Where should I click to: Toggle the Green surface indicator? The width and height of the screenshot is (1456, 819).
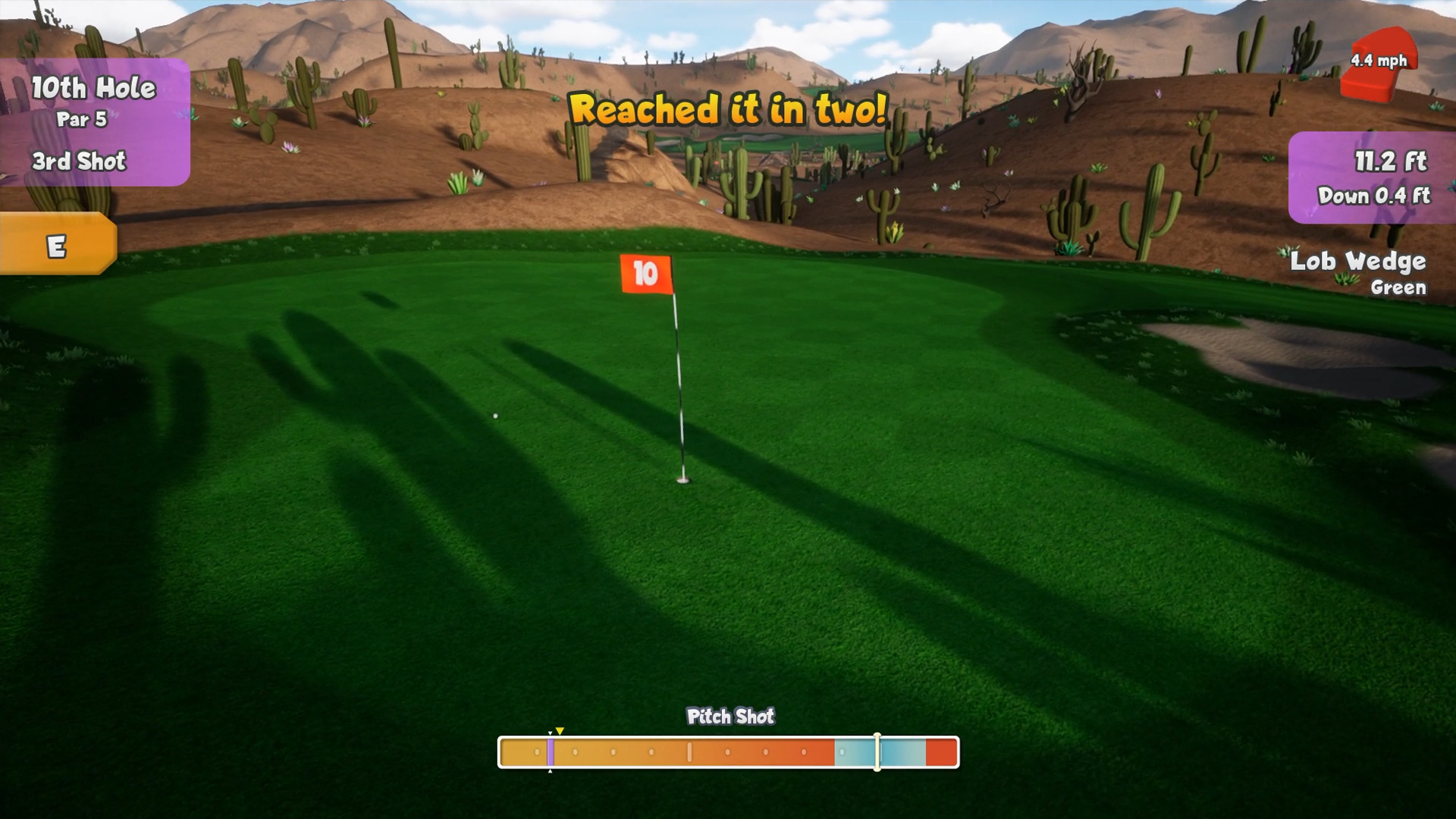pyautogui.click(x=1398, y=288)
